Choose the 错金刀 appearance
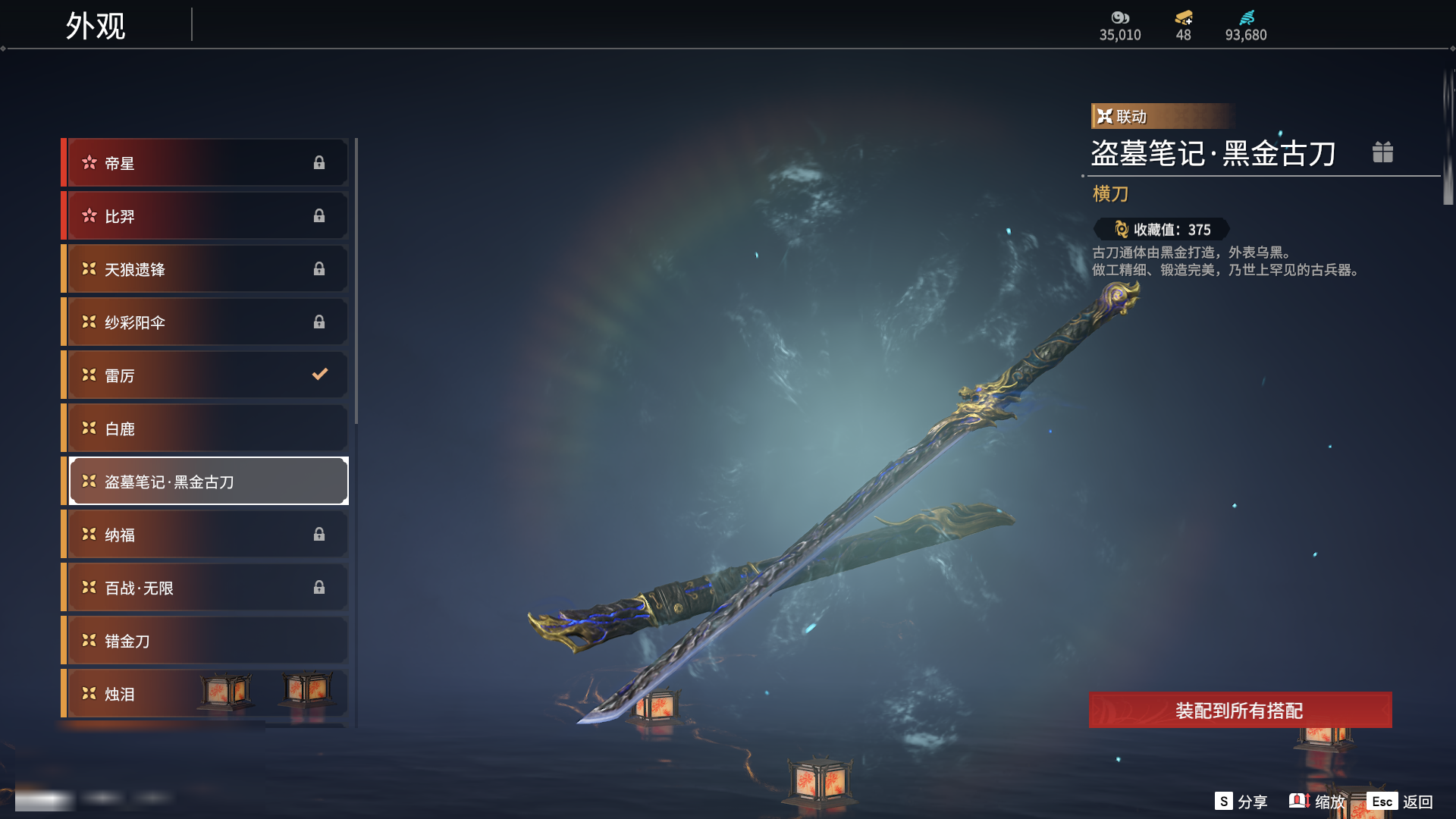This screenshot has width=1456, height=819. coord(206,641)
